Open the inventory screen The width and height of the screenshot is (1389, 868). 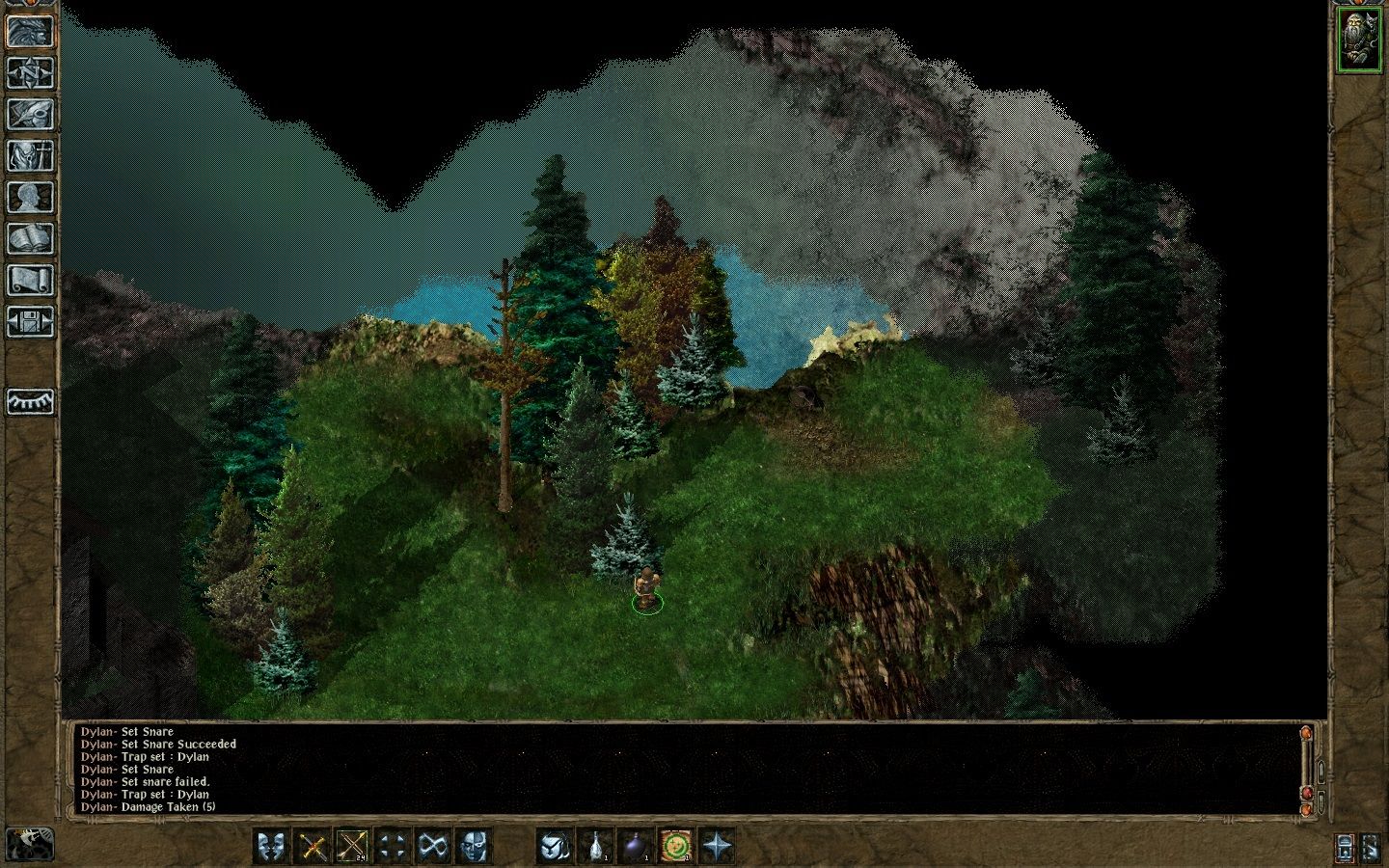click(x=30, y=156)
